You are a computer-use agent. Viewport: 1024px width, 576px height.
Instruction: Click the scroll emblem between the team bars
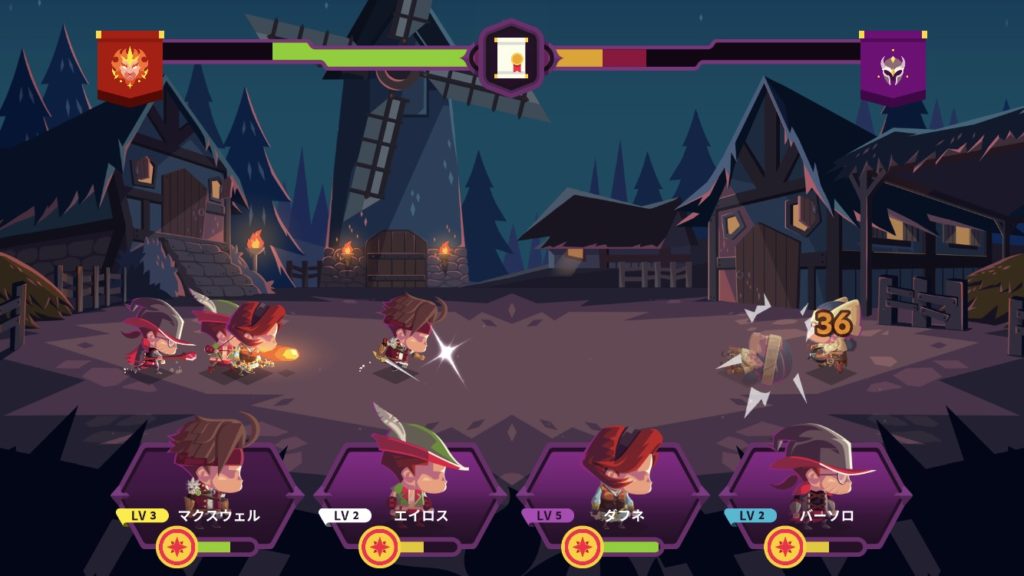511,58
